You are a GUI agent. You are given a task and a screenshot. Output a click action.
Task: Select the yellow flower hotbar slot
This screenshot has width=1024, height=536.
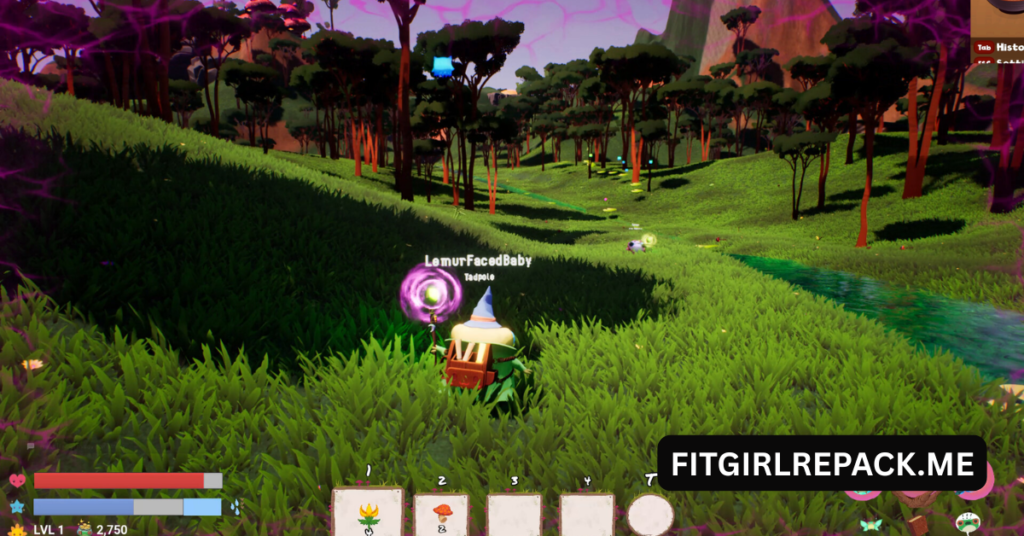tap(368, 514)
